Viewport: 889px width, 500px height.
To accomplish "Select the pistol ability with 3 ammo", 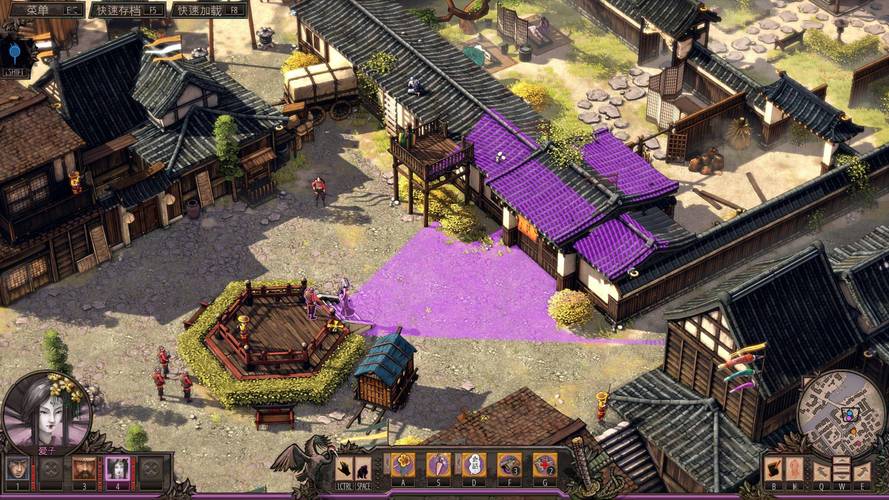I will [509, 464].
